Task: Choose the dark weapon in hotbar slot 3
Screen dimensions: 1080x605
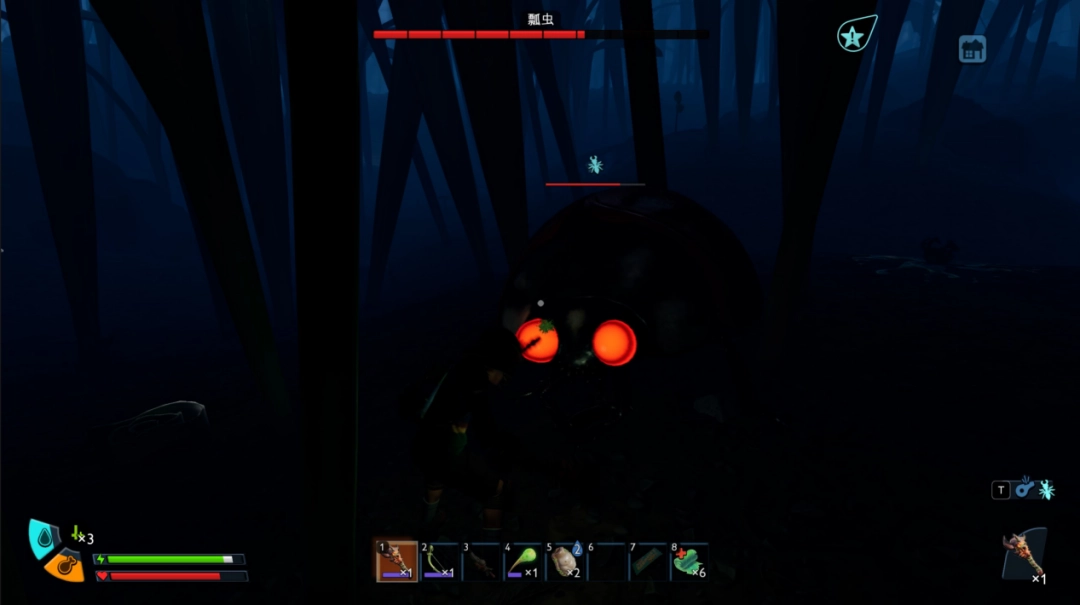Action: (481, 562)
